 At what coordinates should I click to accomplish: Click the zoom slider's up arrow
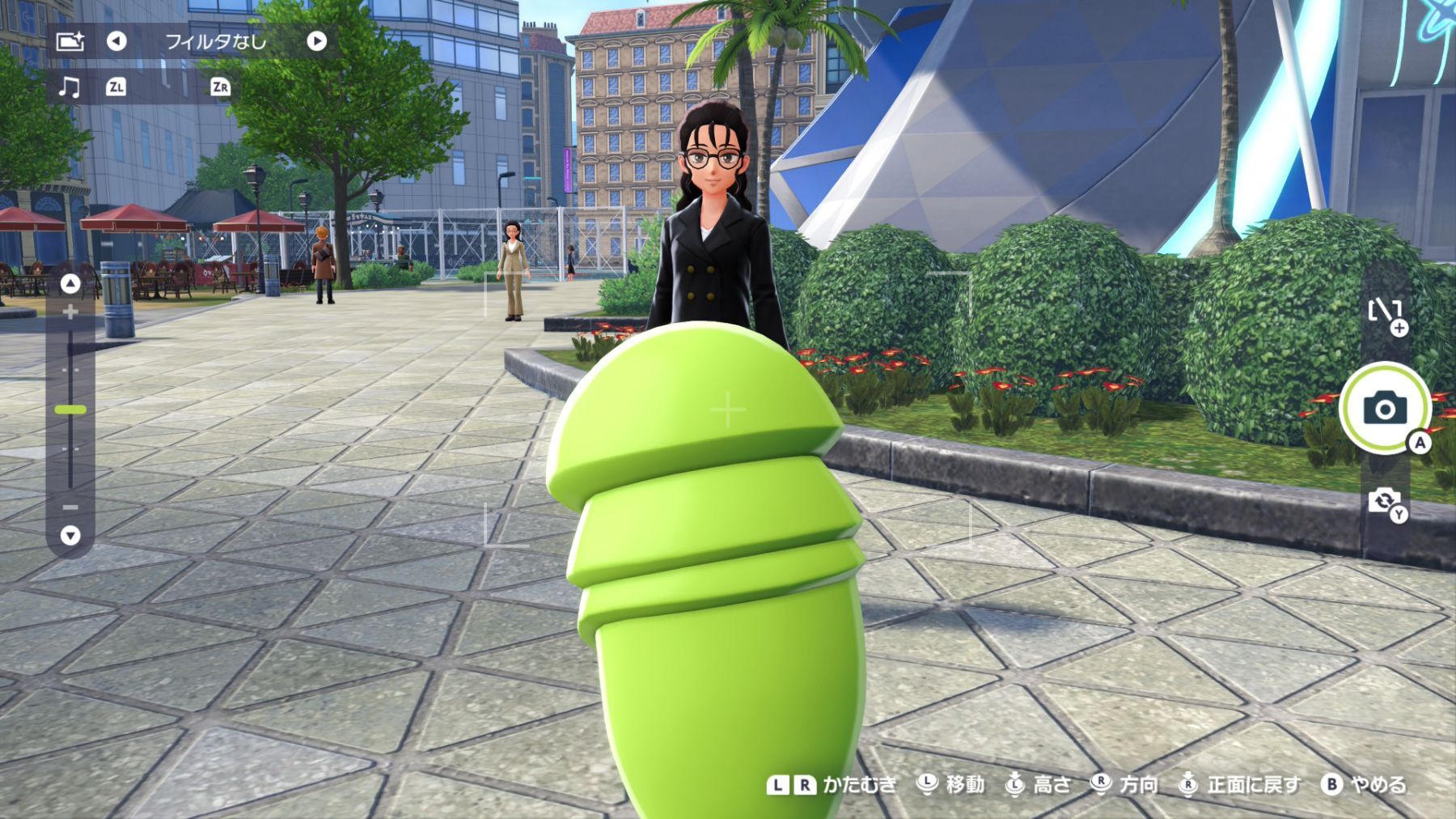click(x=70, y=283)
